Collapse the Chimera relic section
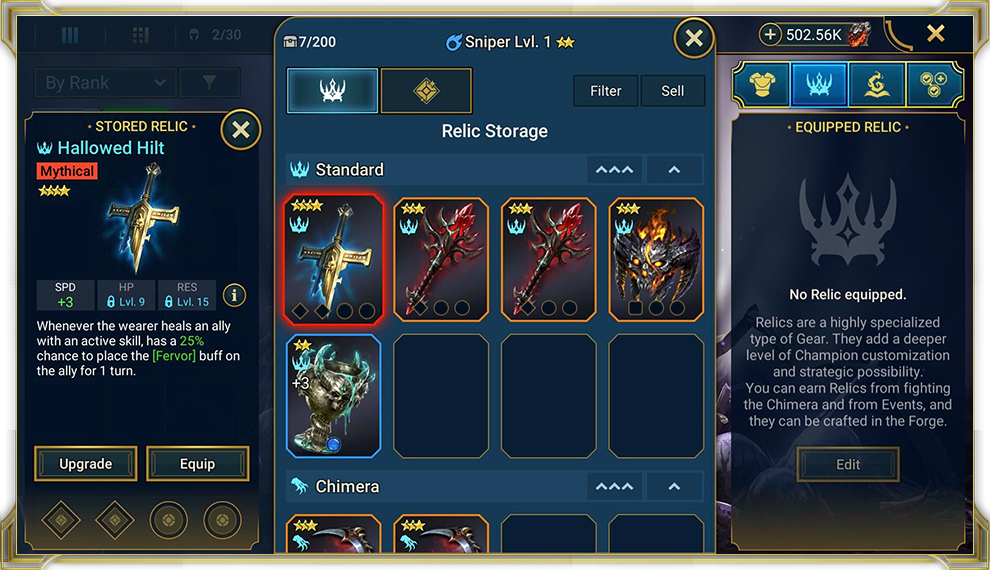 [x=674, y=487]
